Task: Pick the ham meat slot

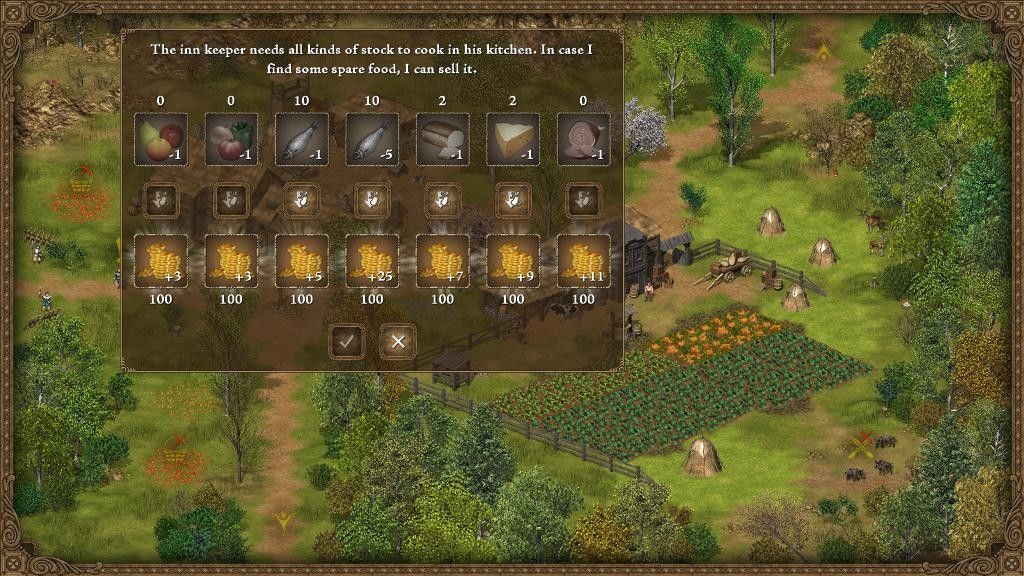Action: 584,139
